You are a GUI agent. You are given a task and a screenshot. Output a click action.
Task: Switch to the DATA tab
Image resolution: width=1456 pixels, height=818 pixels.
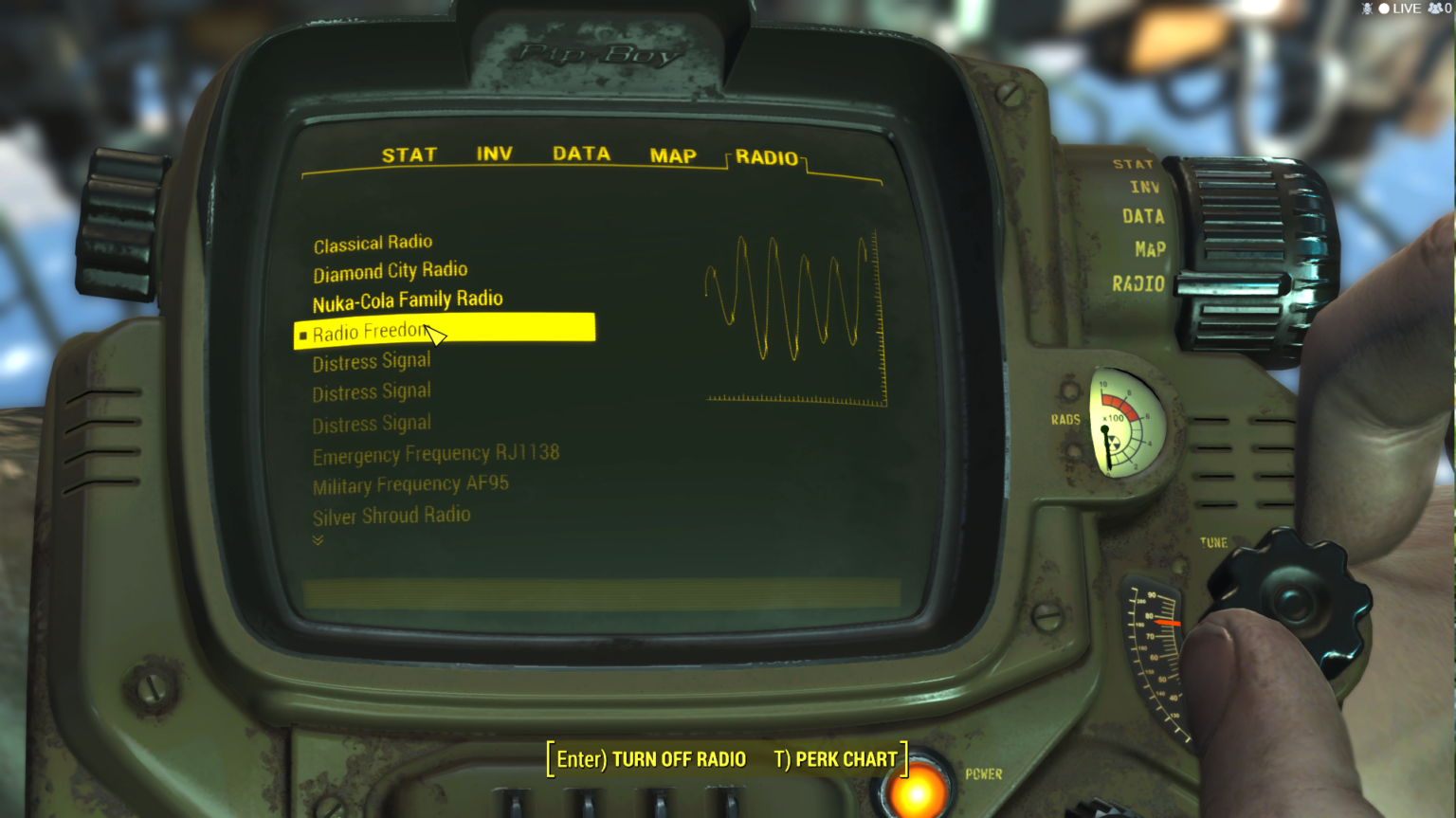[x=581, y=154]
